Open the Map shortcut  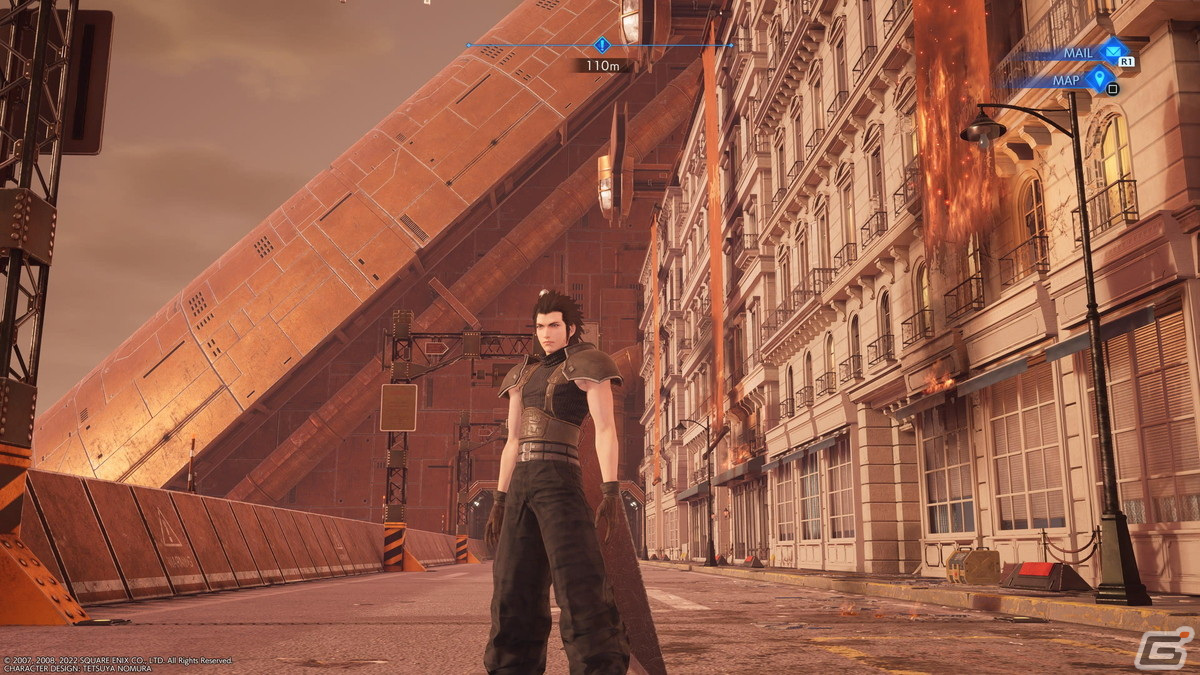1101,78
